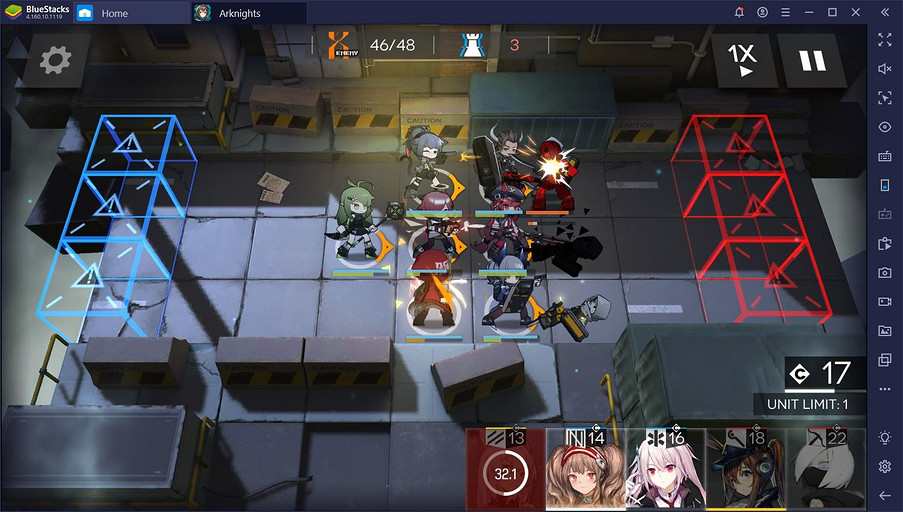
Task: Take a screenshot with the camera icon
Action: [x=885, y=272]
